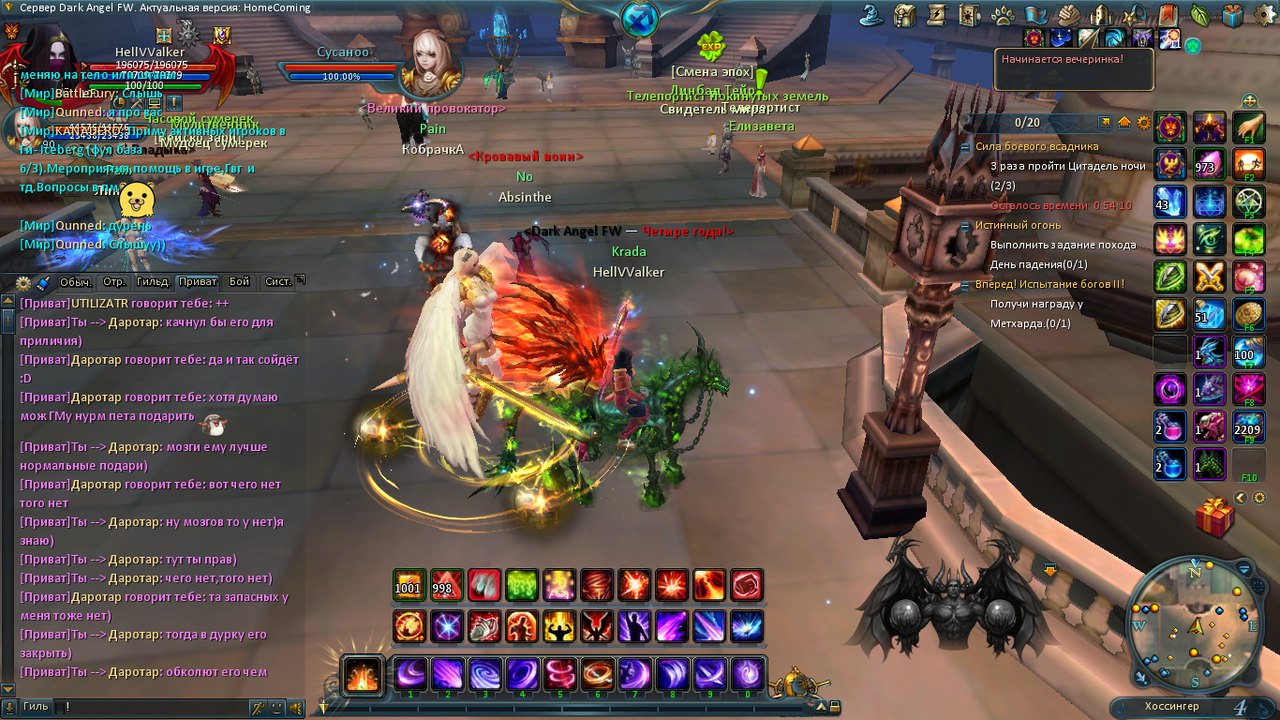This screenshot has width=1280, height=720.
Task: Click the chat message input field
Action: [150, 707]
